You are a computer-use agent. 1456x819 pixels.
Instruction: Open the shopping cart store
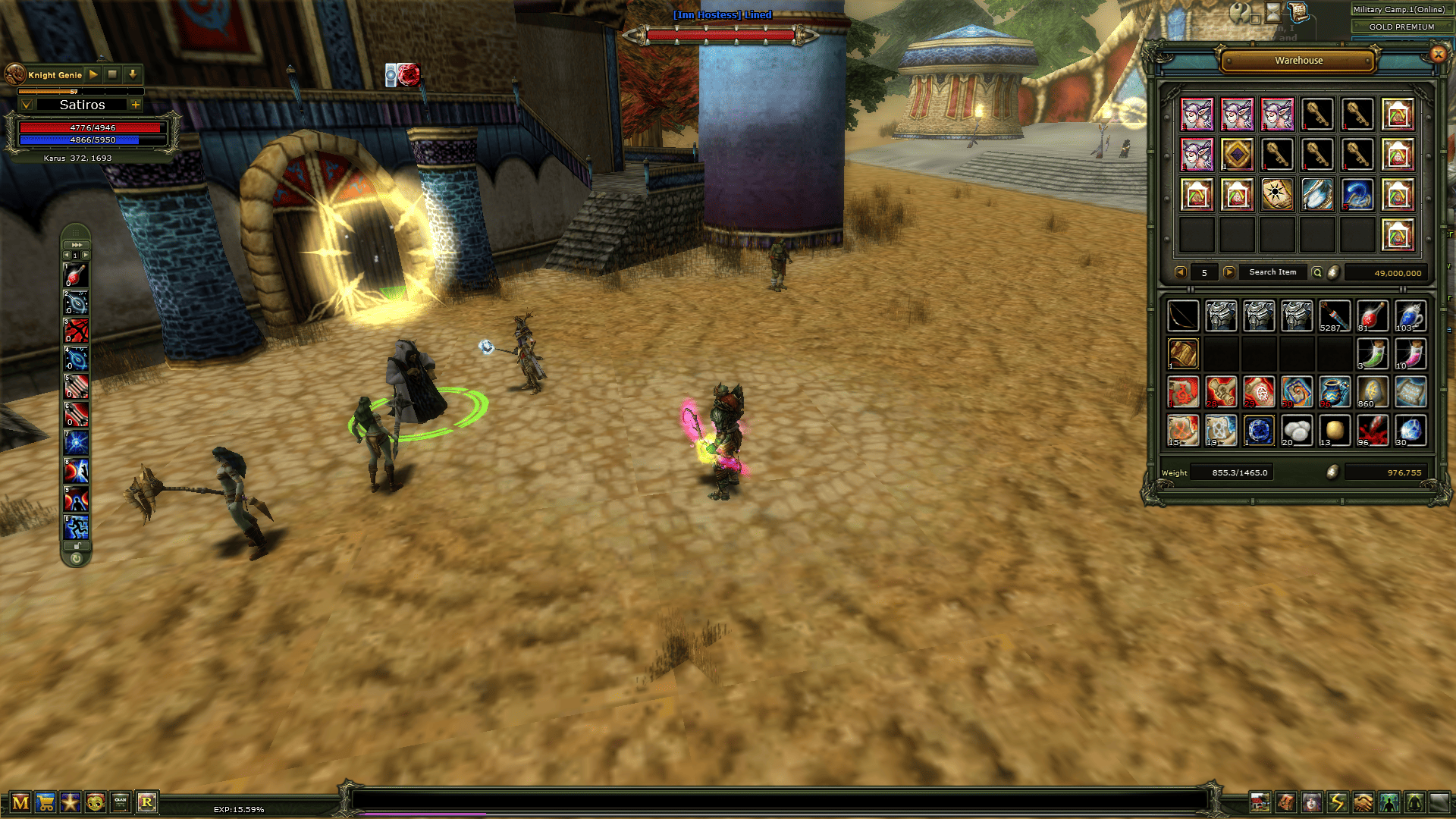click(x=45, y=802)
